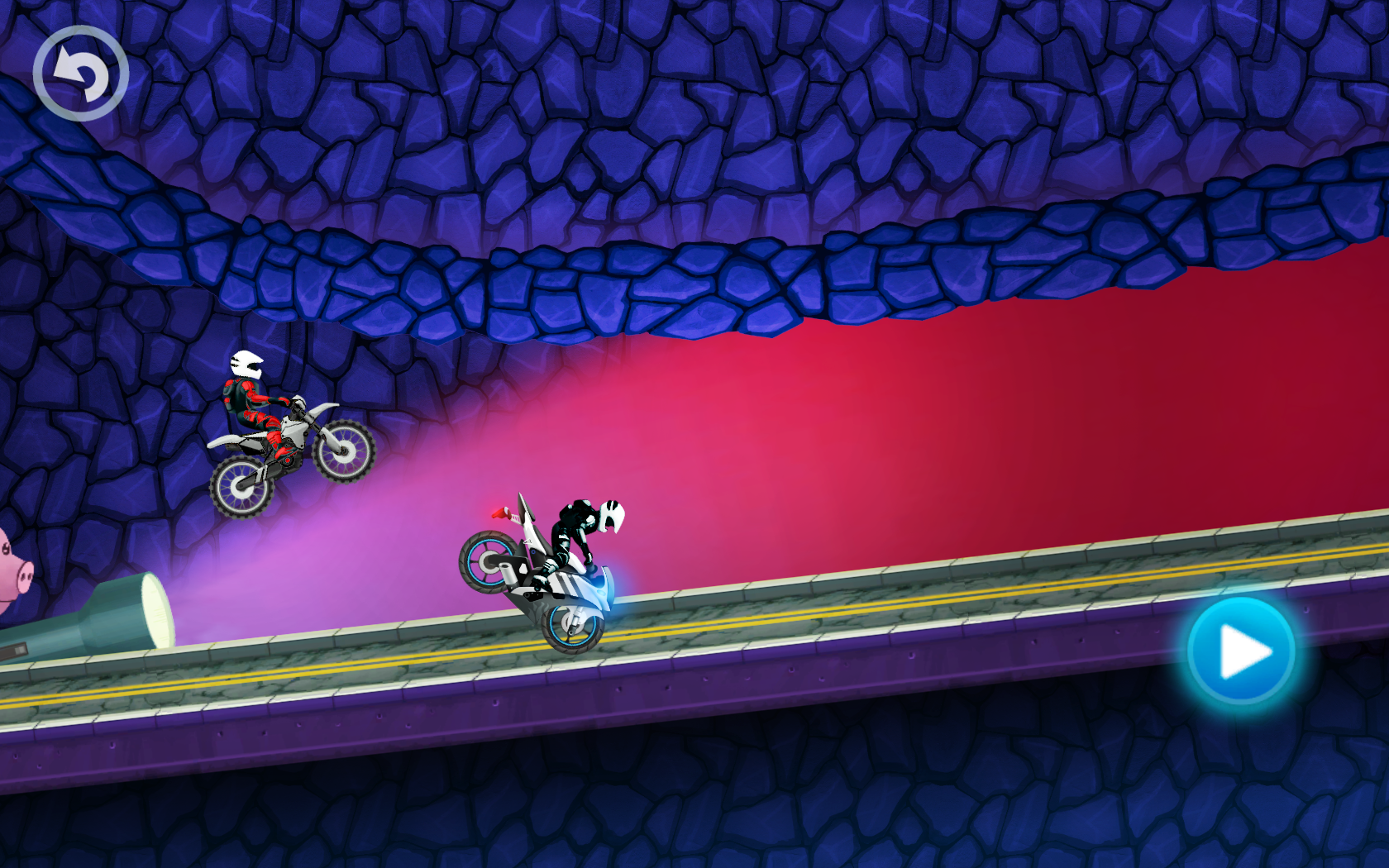This screenshot has width=1389, height=868.
Task: Click the restart arrow icon top-left
Action: click(81, 73)
